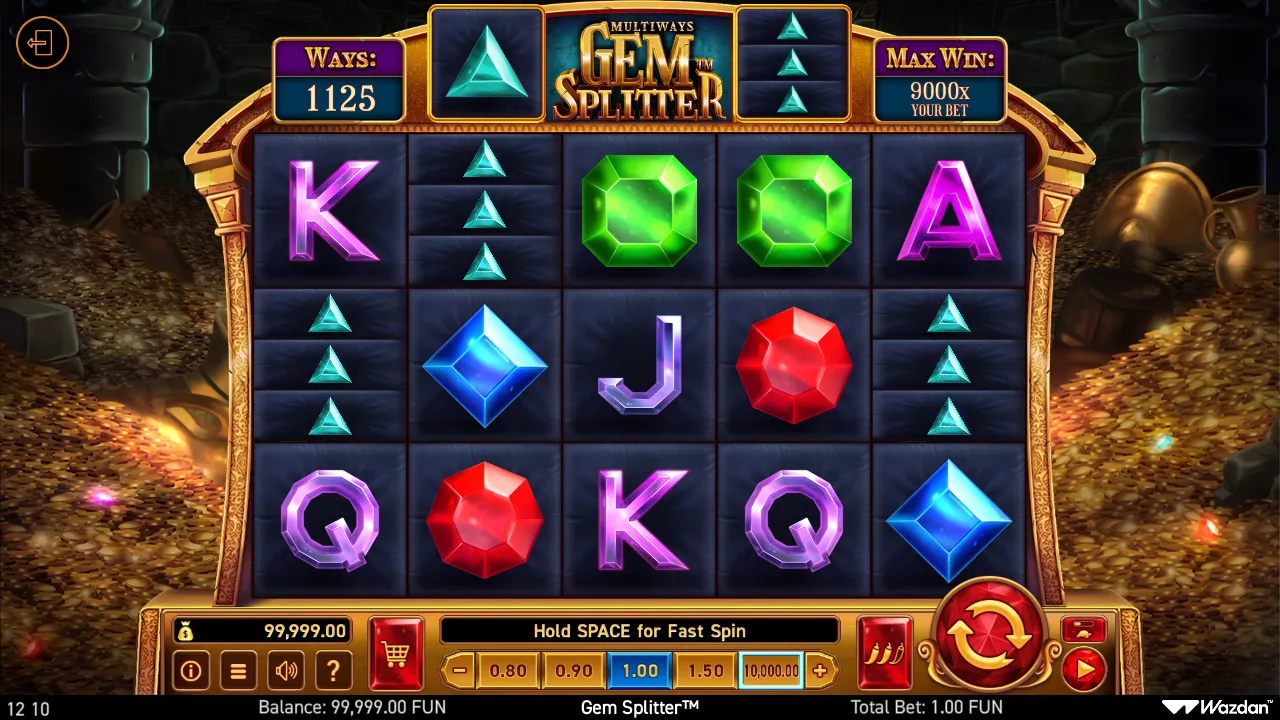
Task: Select the 1.50 bet amount
Action: click(x=704, y=671)
